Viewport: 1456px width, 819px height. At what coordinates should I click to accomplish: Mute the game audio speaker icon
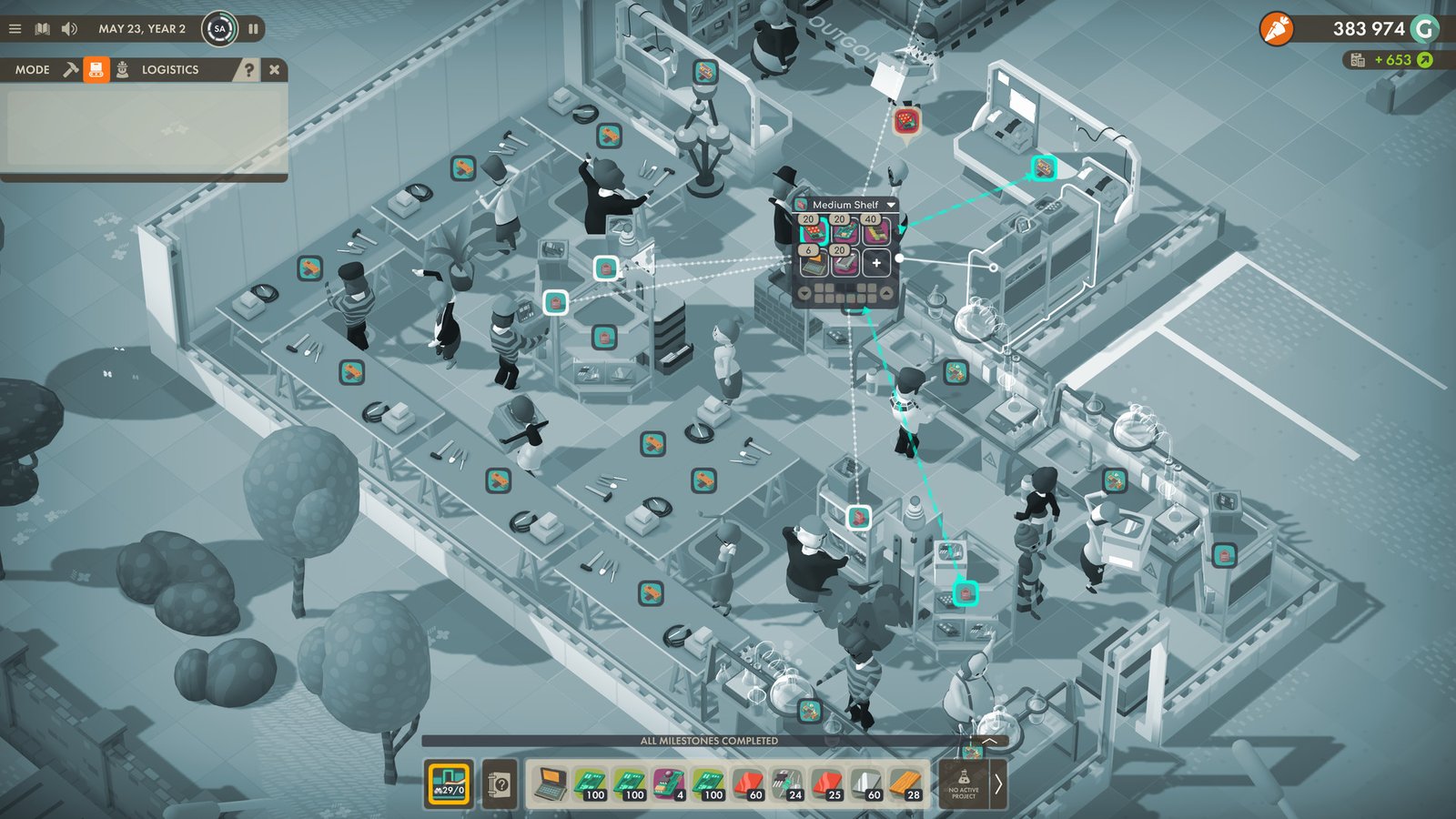68,28
